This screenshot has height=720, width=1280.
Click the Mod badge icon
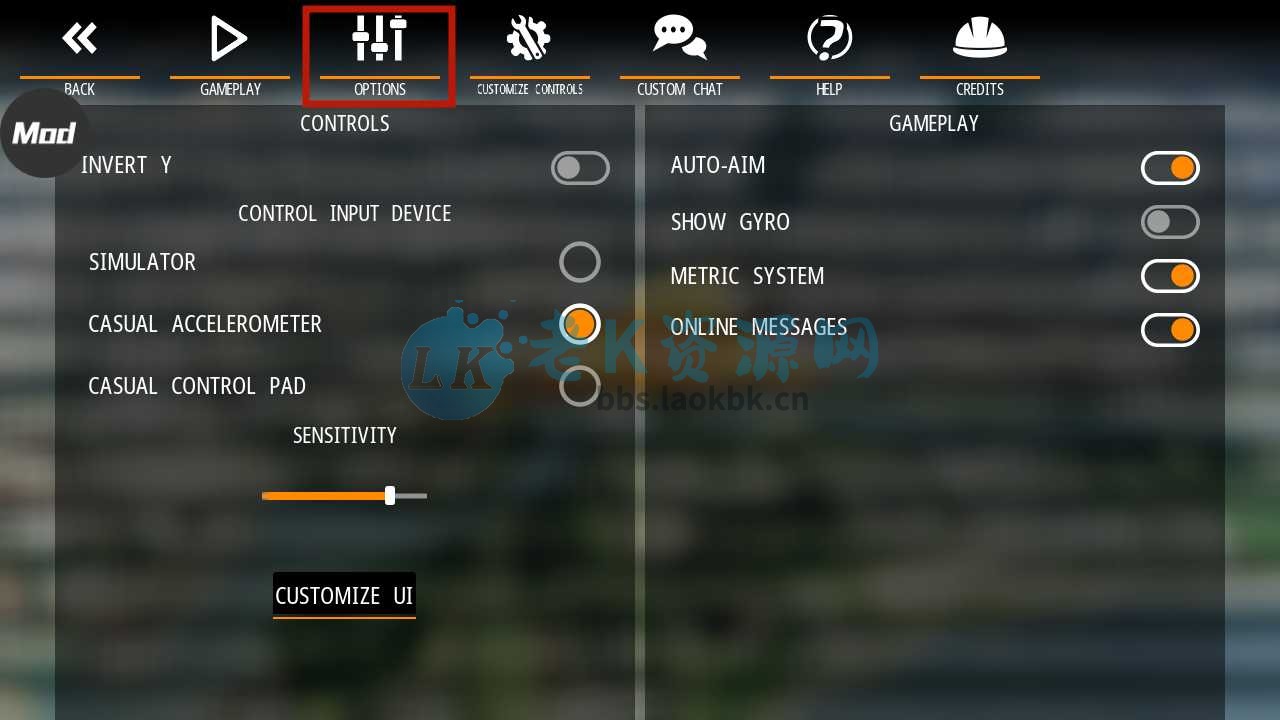click(44, 133)
